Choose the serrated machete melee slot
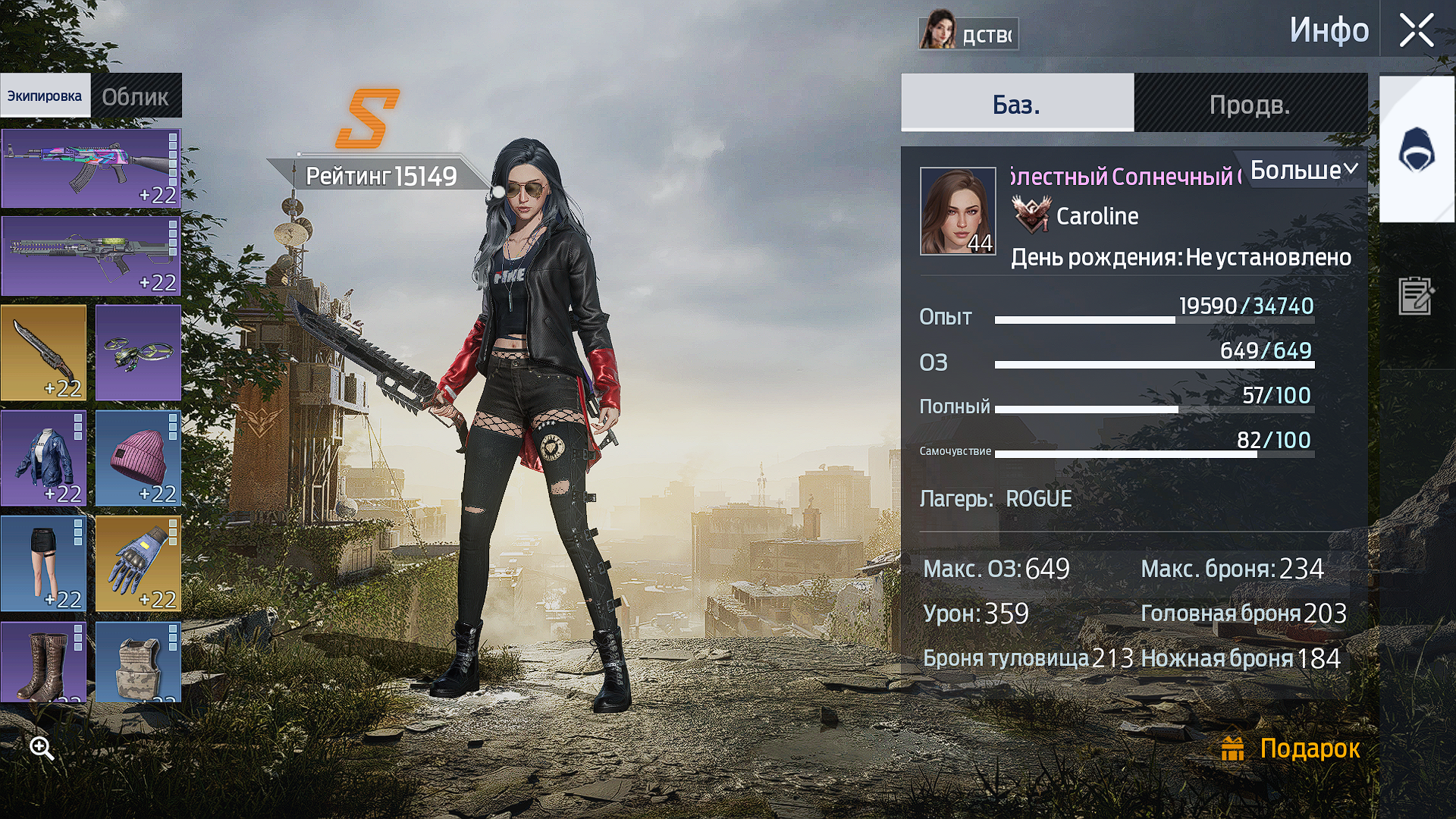Viewport: 1456px width, 819px height. (43, 353)
